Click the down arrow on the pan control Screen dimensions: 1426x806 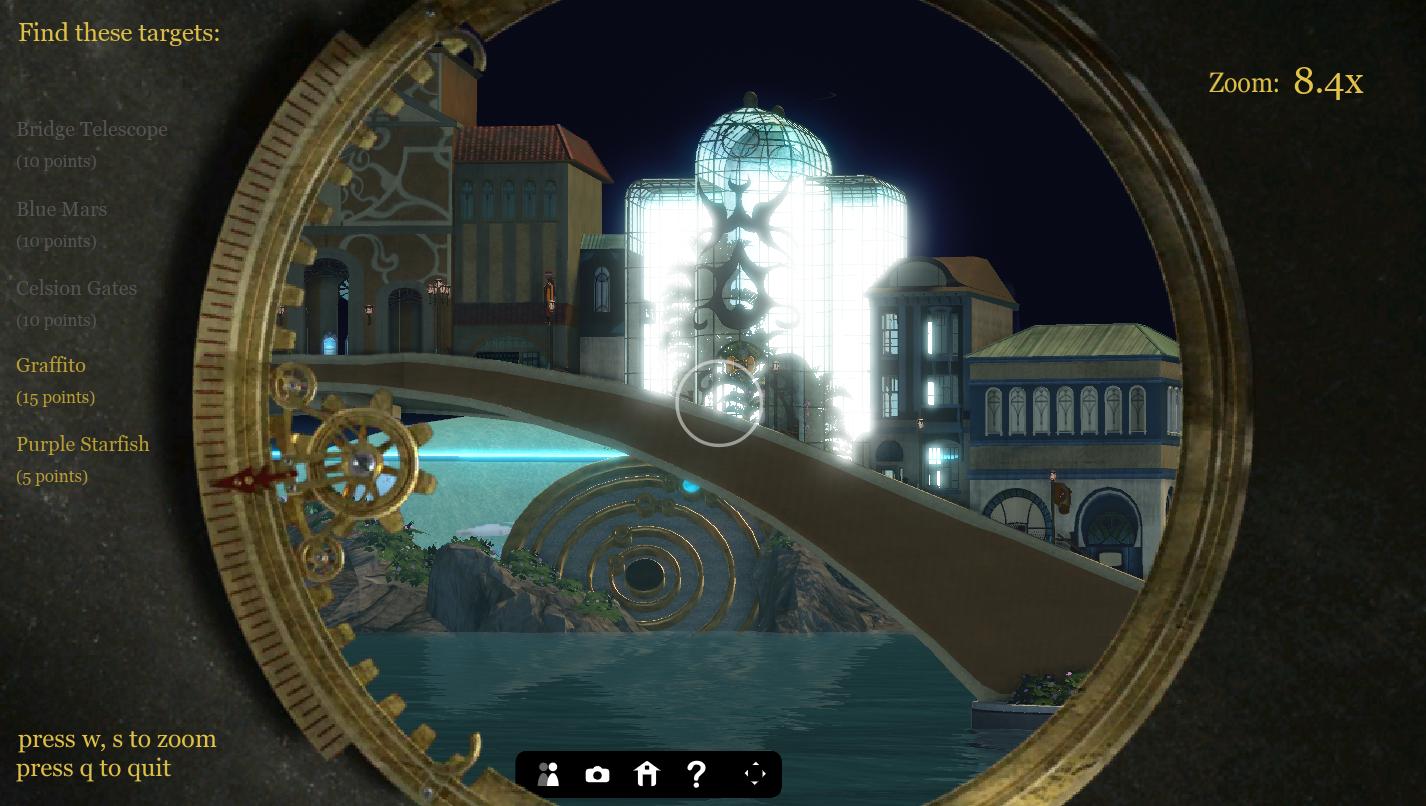click(x=755, y=785)
